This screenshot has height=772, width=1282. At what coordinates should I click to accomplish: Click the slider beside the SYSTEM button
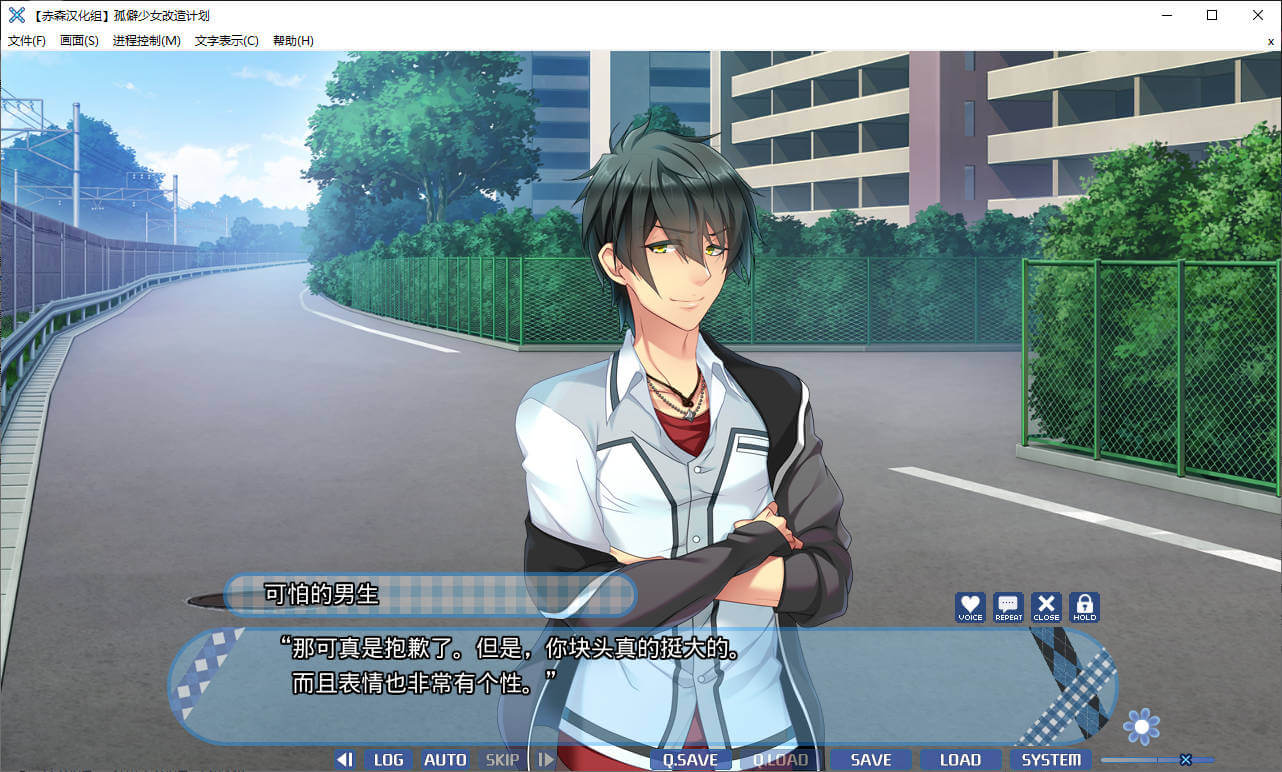coord(1186,760)
